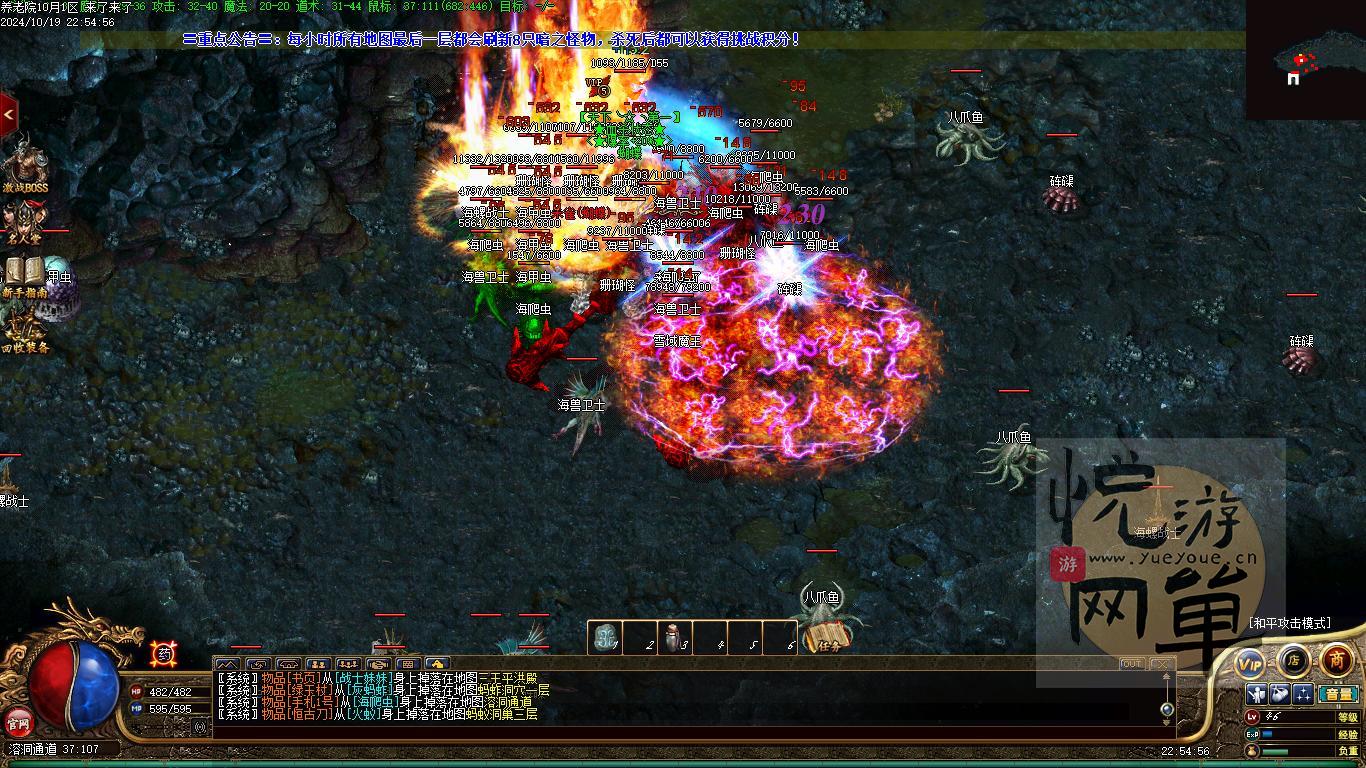Select the house-icon chat channel tab
The image size is (1366, 768).
pos(436,664)
